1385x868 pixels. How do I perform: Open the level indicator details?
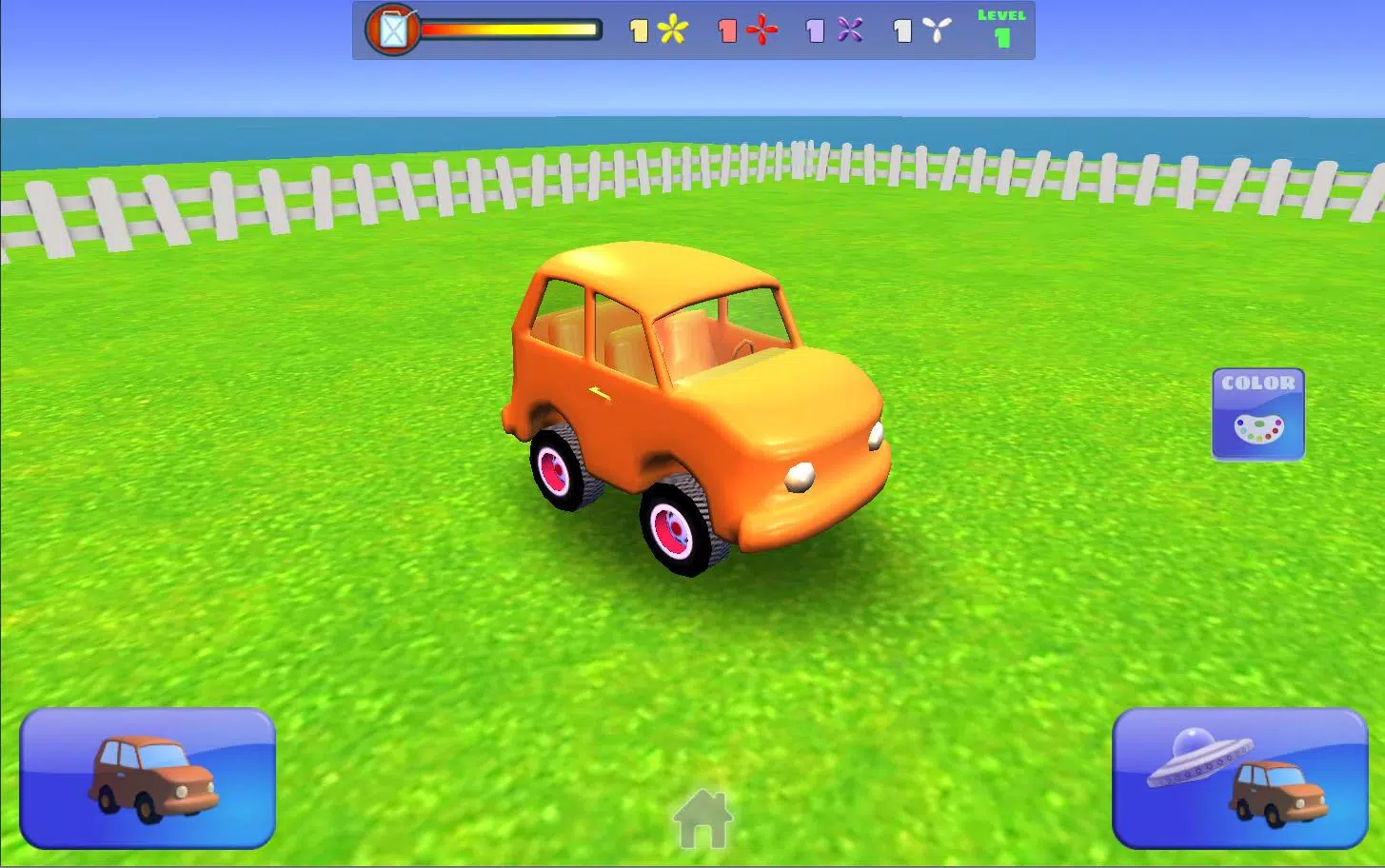(999, 27)
